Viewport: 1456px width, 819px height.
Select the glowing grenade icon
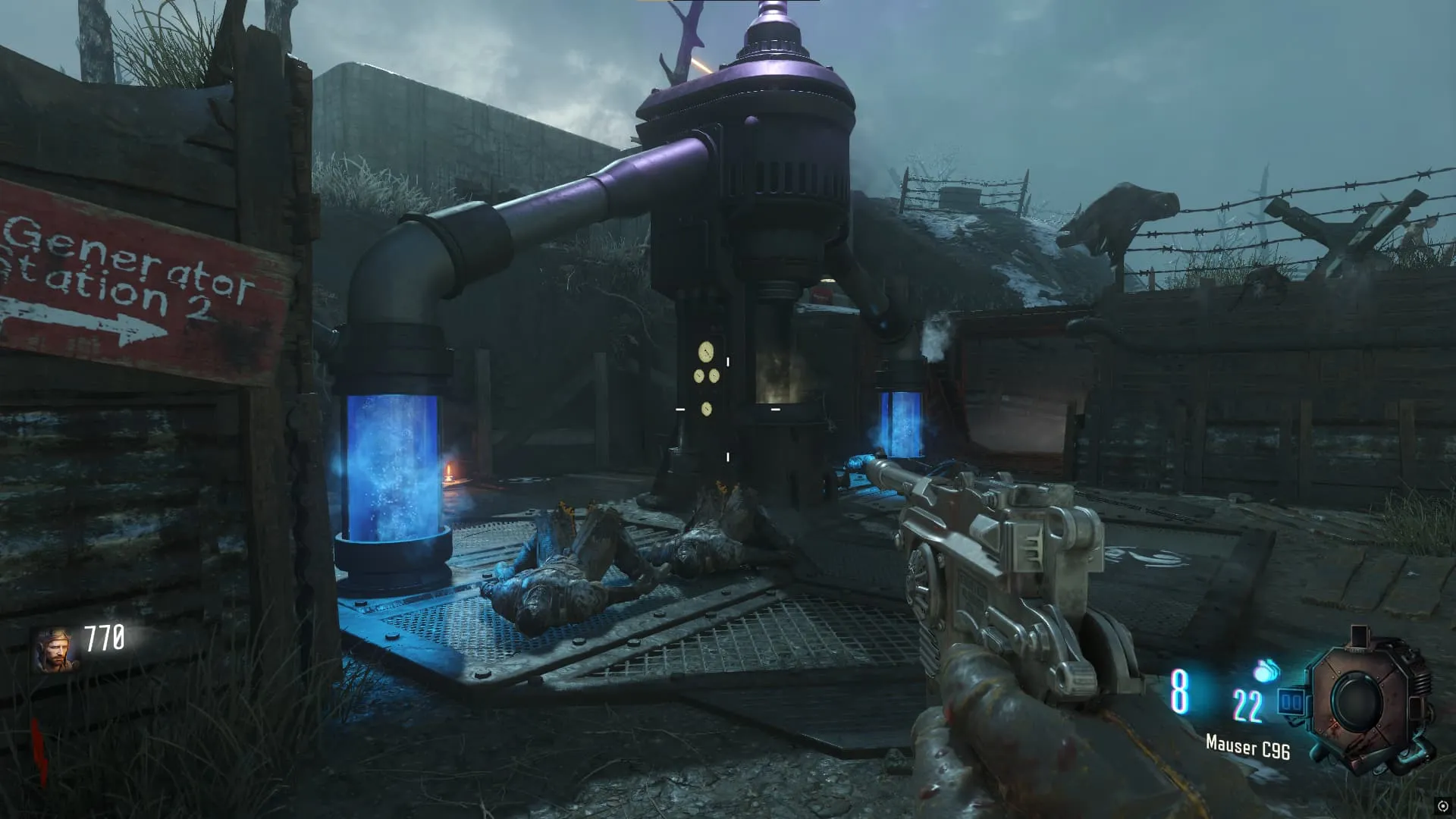1266,670
